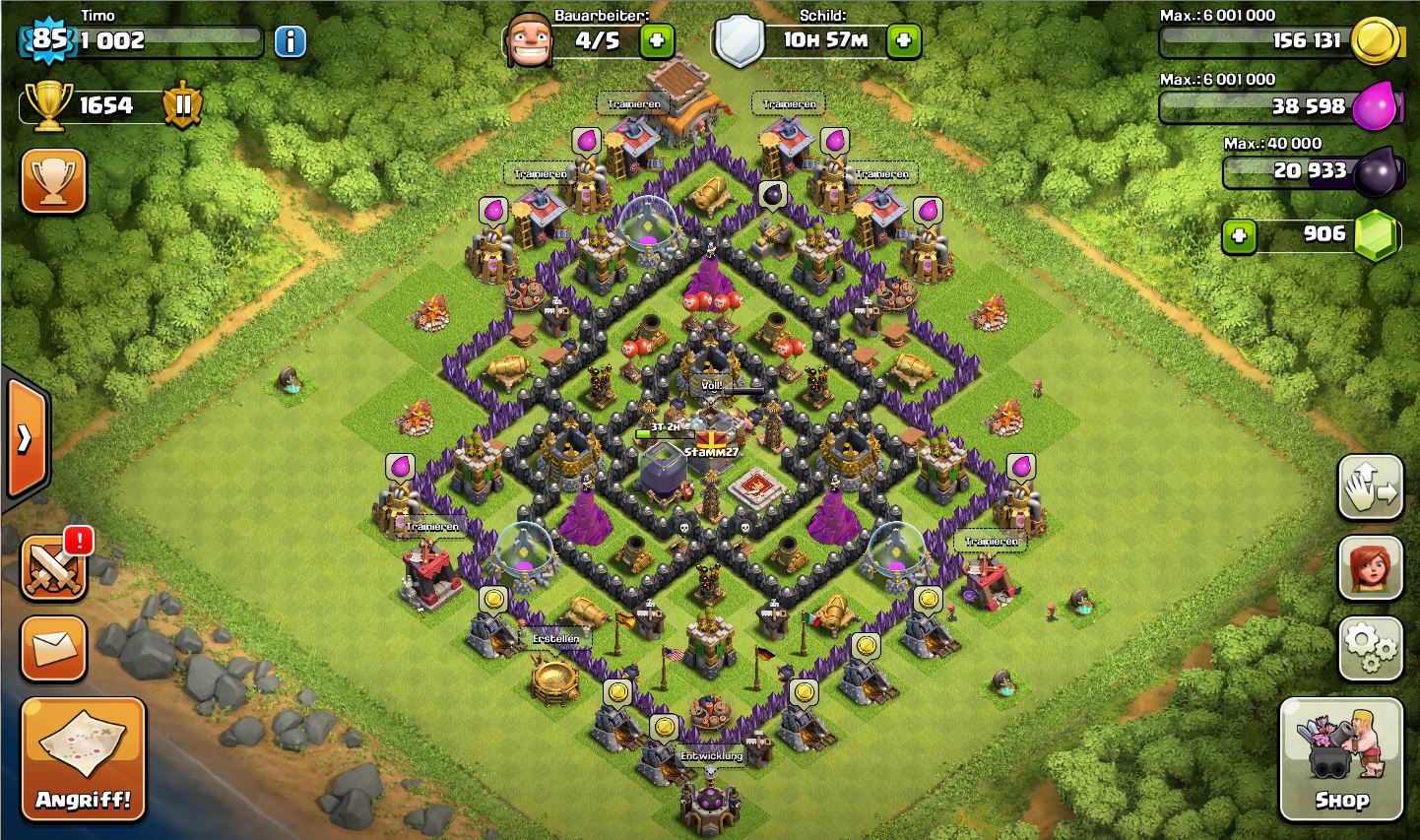Buy gems with the green plus button
Screen dimensions: 1420x840
pos(1239,236)
